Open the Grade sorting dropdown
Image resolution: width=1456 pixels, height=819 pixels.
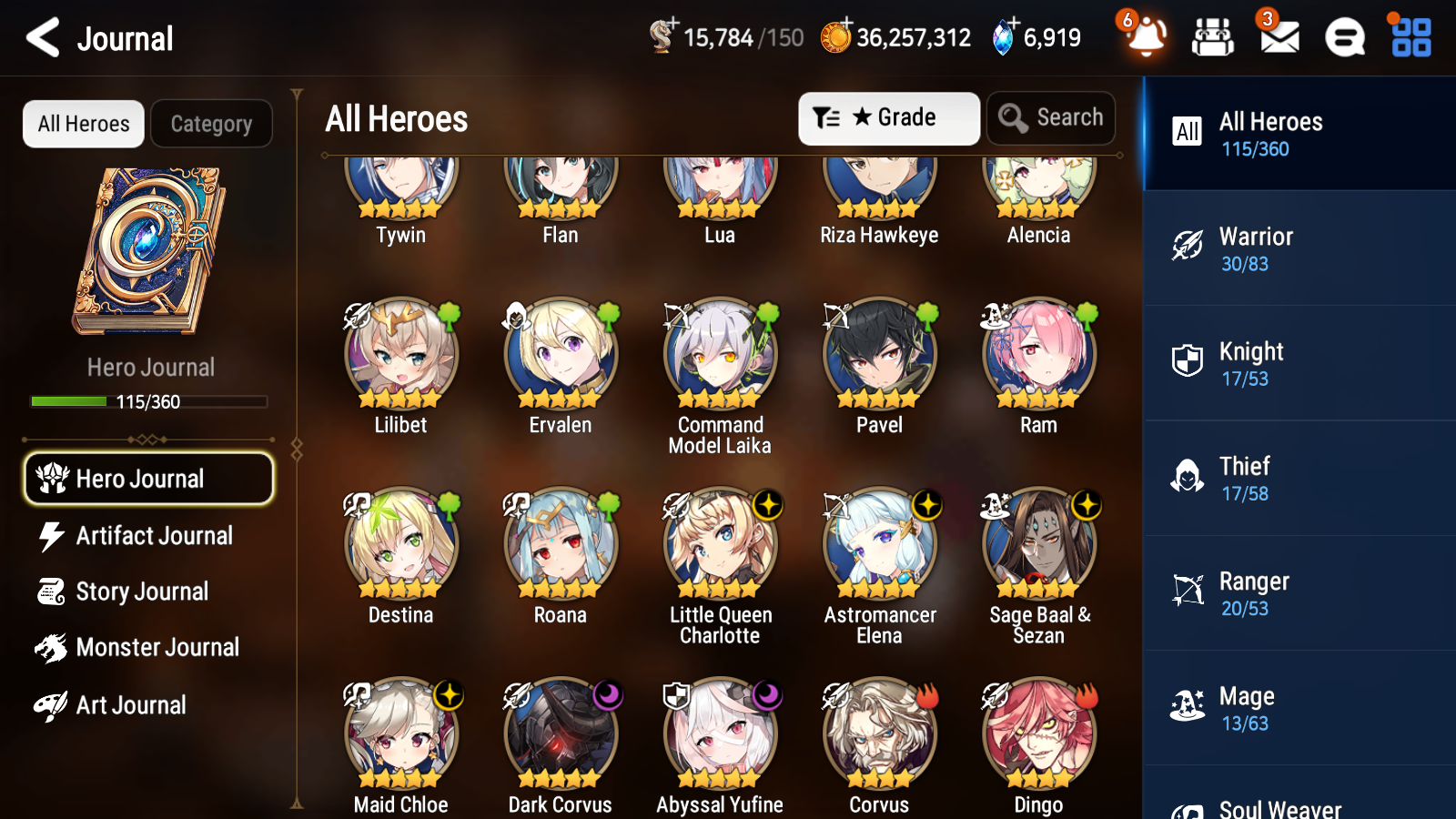[889, 117]
